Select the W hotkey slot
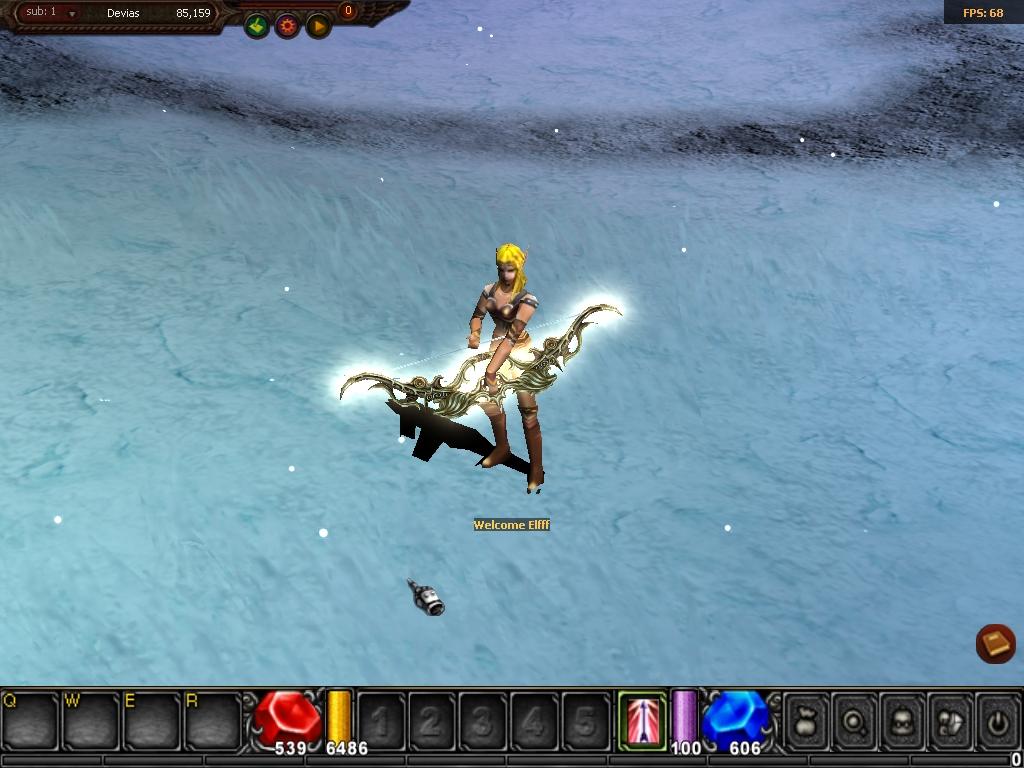This screenshot has height=768, width=1024. click(x=91, y=720)
